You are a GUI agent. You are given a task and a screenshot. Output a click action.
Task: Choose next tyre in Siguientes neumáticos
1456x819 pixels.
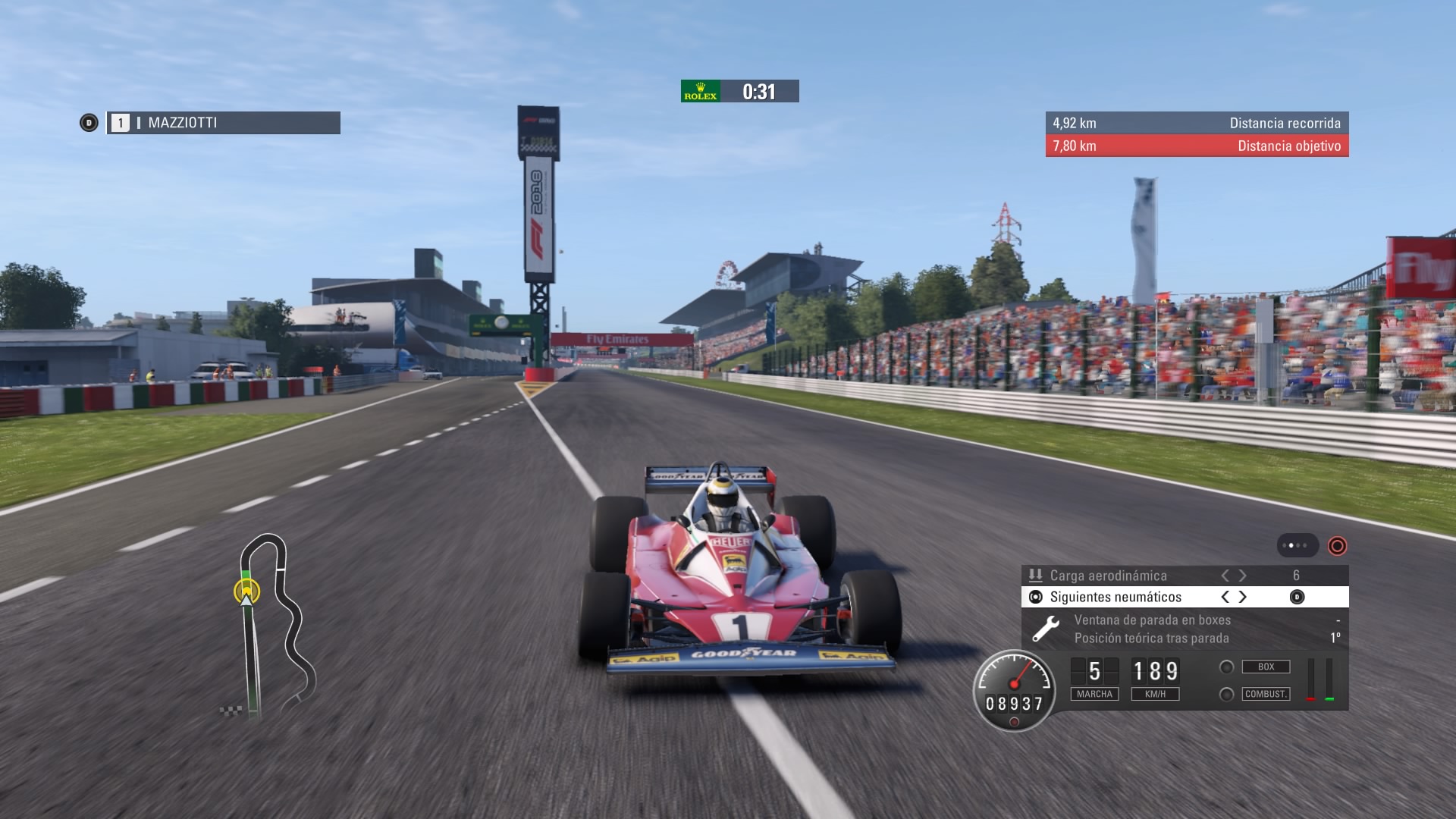click(x=1243, y=597)
